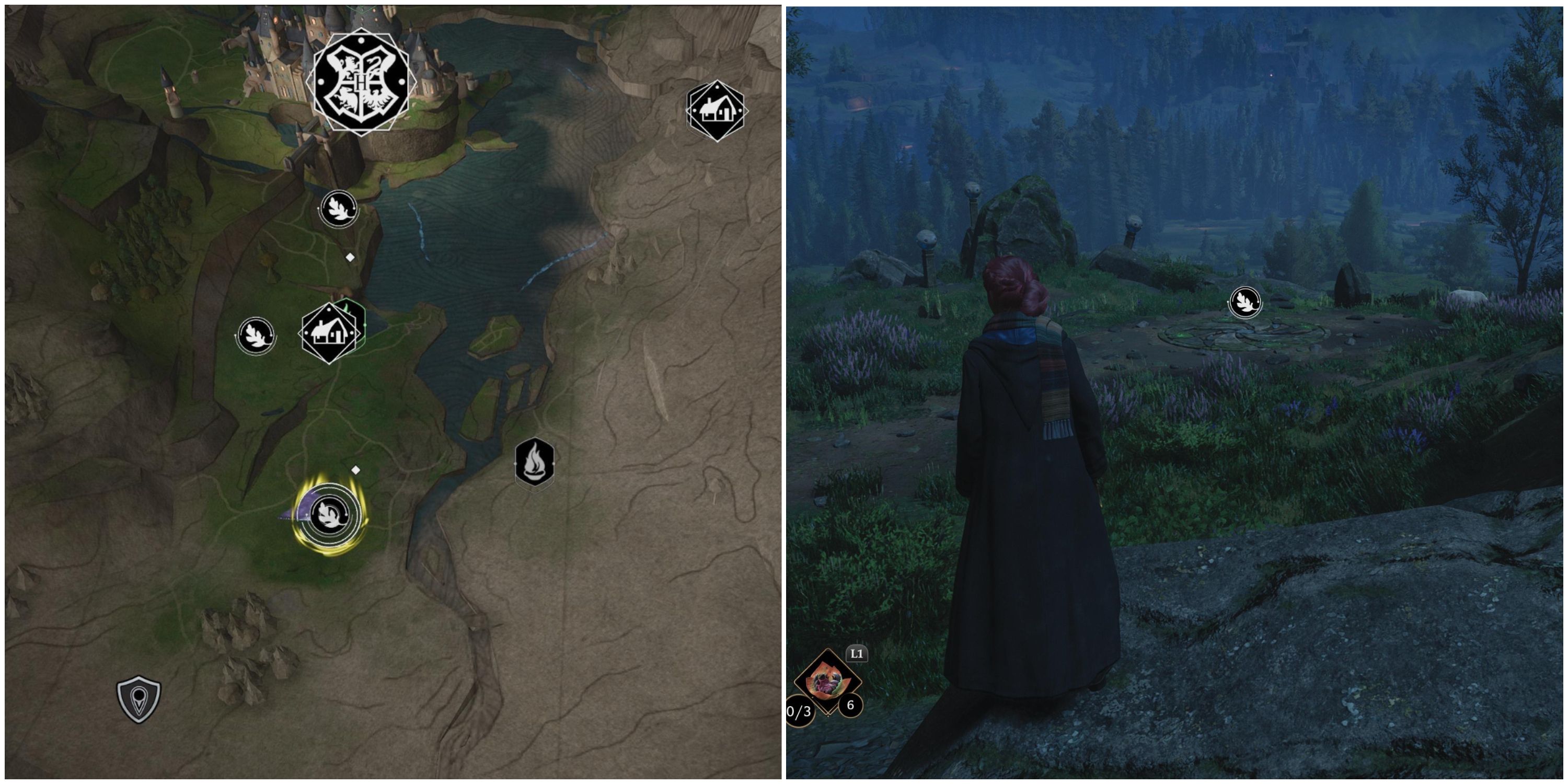Pick the Merlin Trial marker beside the central hamlet
This screenshot has height=784, width=1568.
pos(256,336)
